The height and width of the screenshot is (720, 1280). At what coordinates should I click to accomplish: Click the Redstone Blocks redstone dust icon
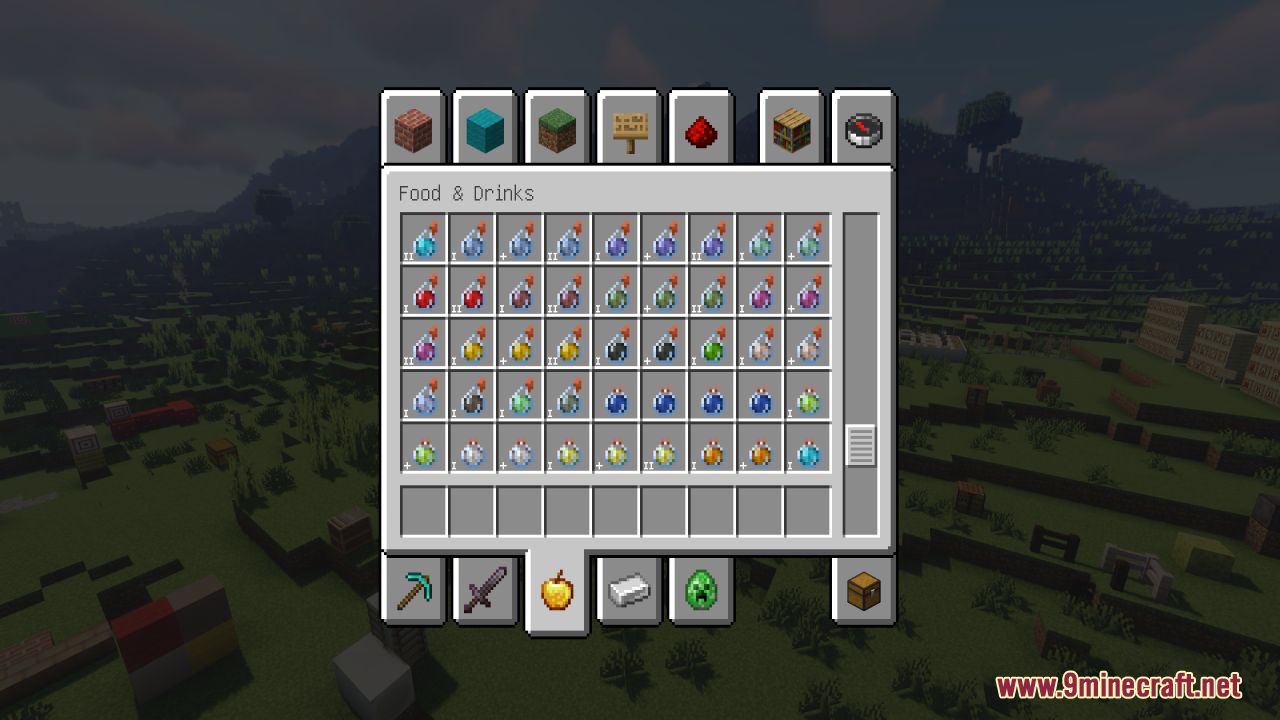click(701, 128)
